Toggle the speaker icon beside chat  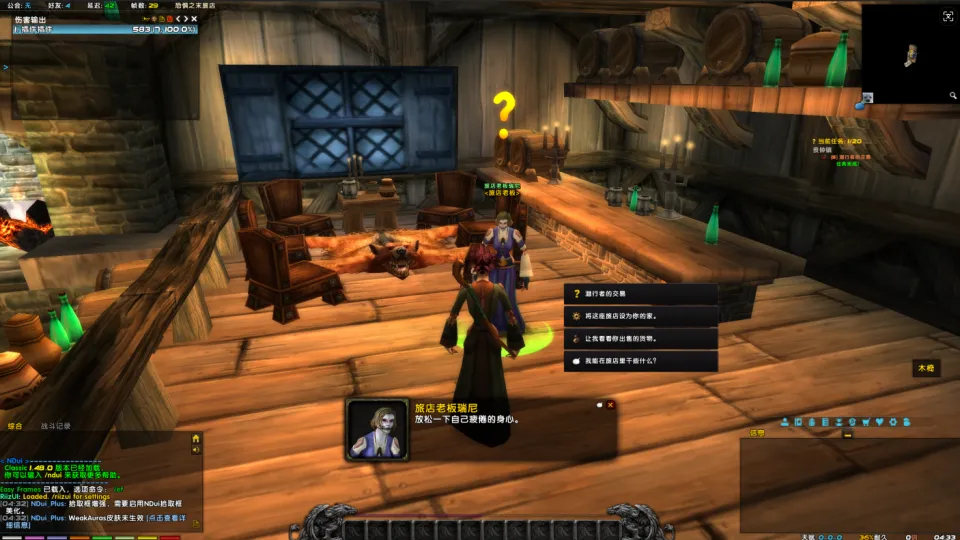(196, 450)
